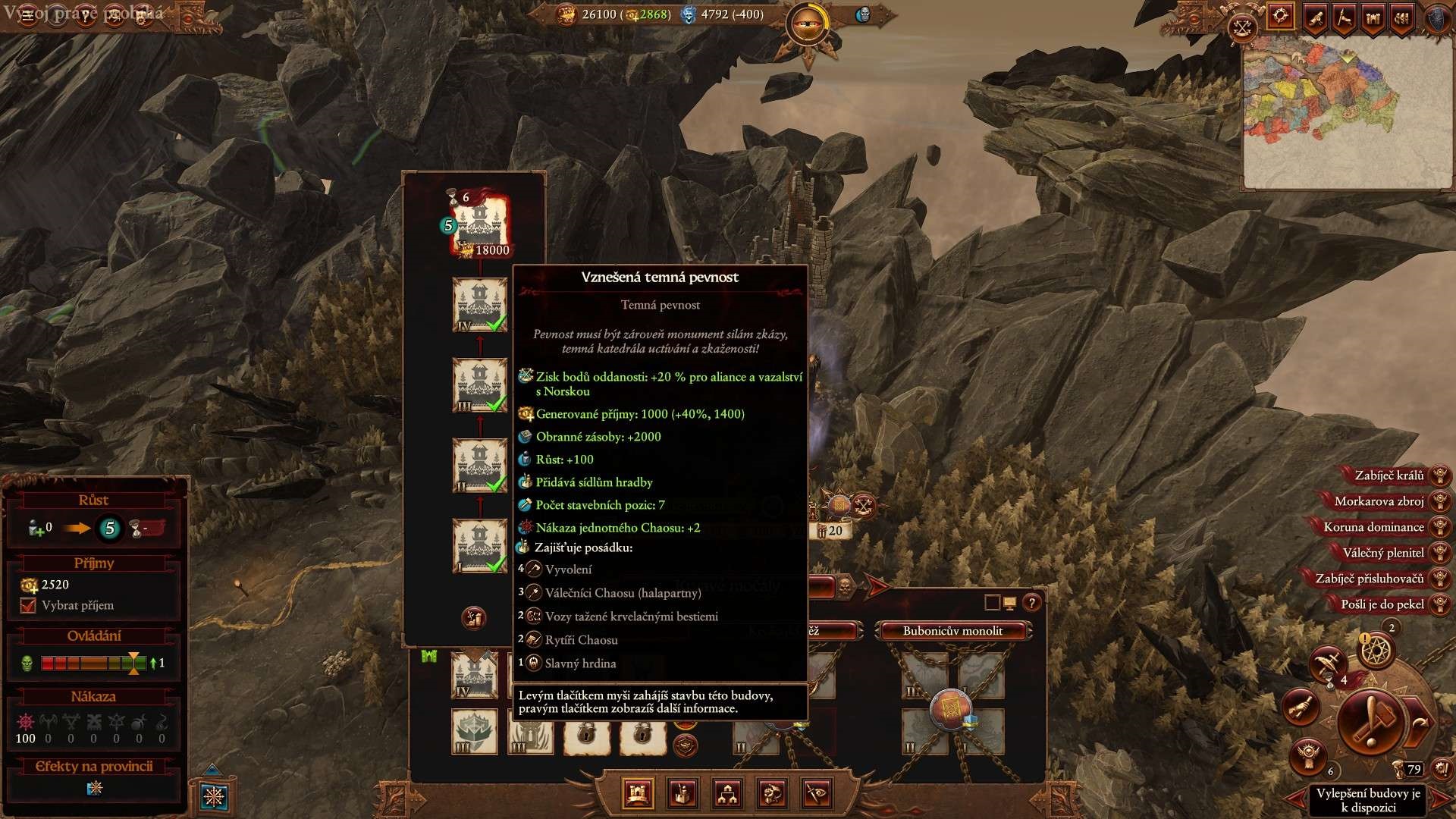Viewport: 1456px width, 819px height.
Task: Select the eye observation tab in building browser
Action: tap(816, 793)
